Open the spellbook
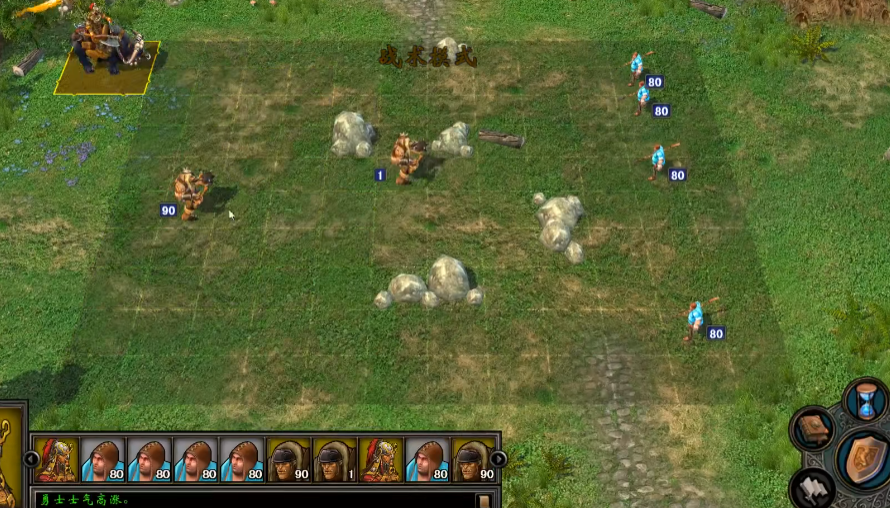The width and height of the screenshot is (890, 508). tap(813, 429)
